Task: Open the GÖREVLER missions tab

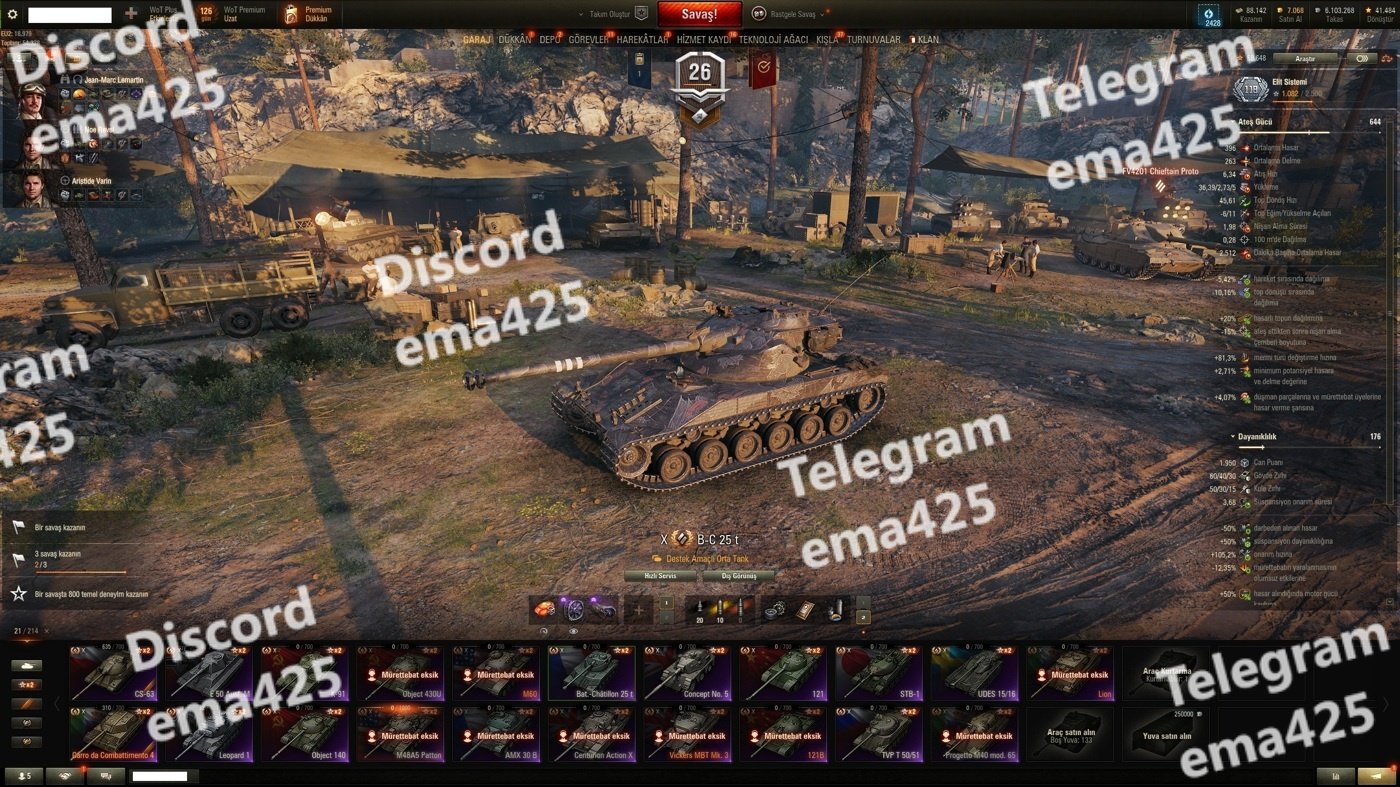Action: click(588, 40)
